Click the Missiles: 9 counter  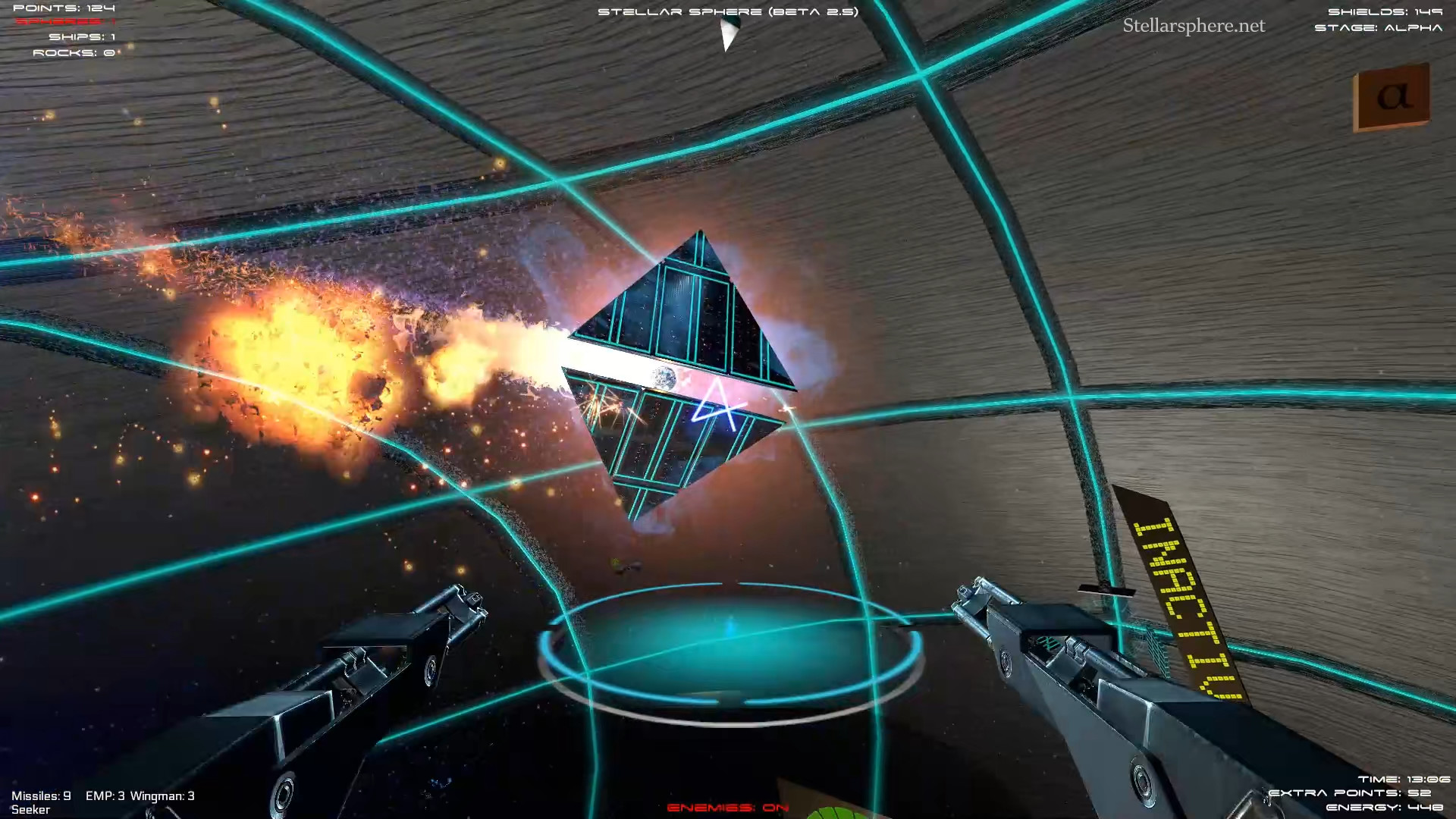(42, 796)
